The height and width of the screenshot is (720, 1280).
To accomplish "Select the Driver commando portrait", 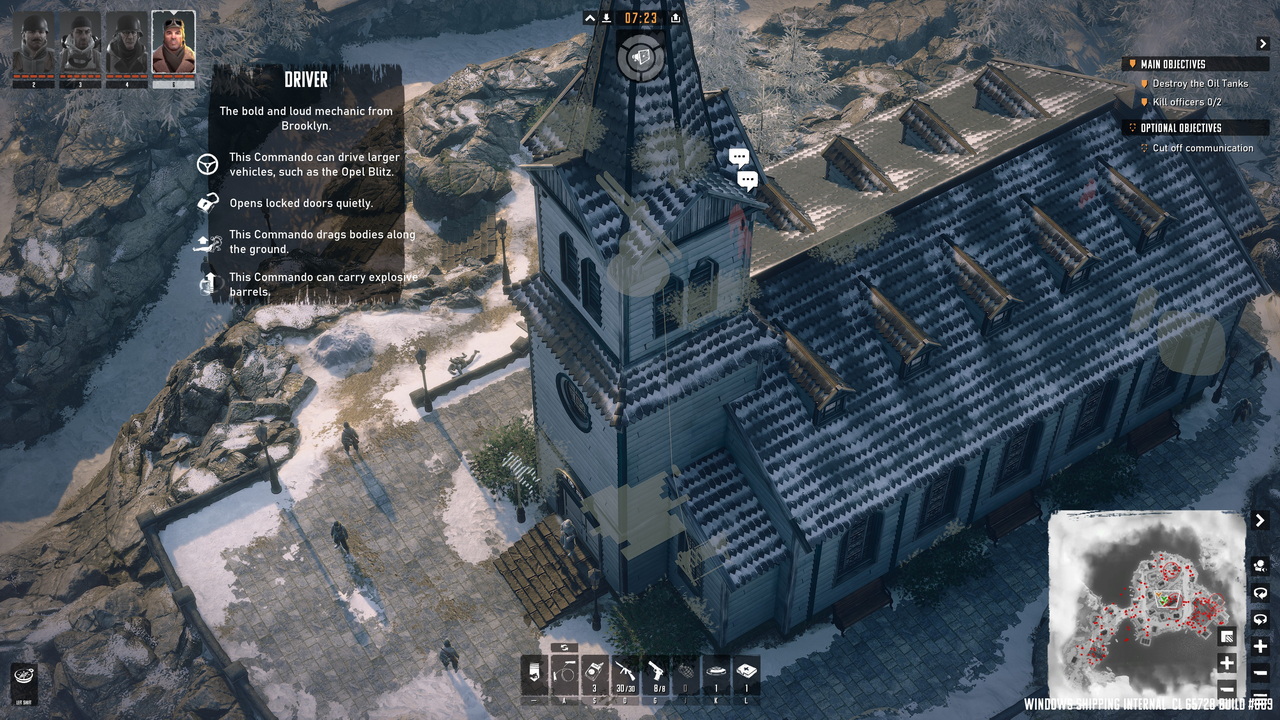I will 173,44.
